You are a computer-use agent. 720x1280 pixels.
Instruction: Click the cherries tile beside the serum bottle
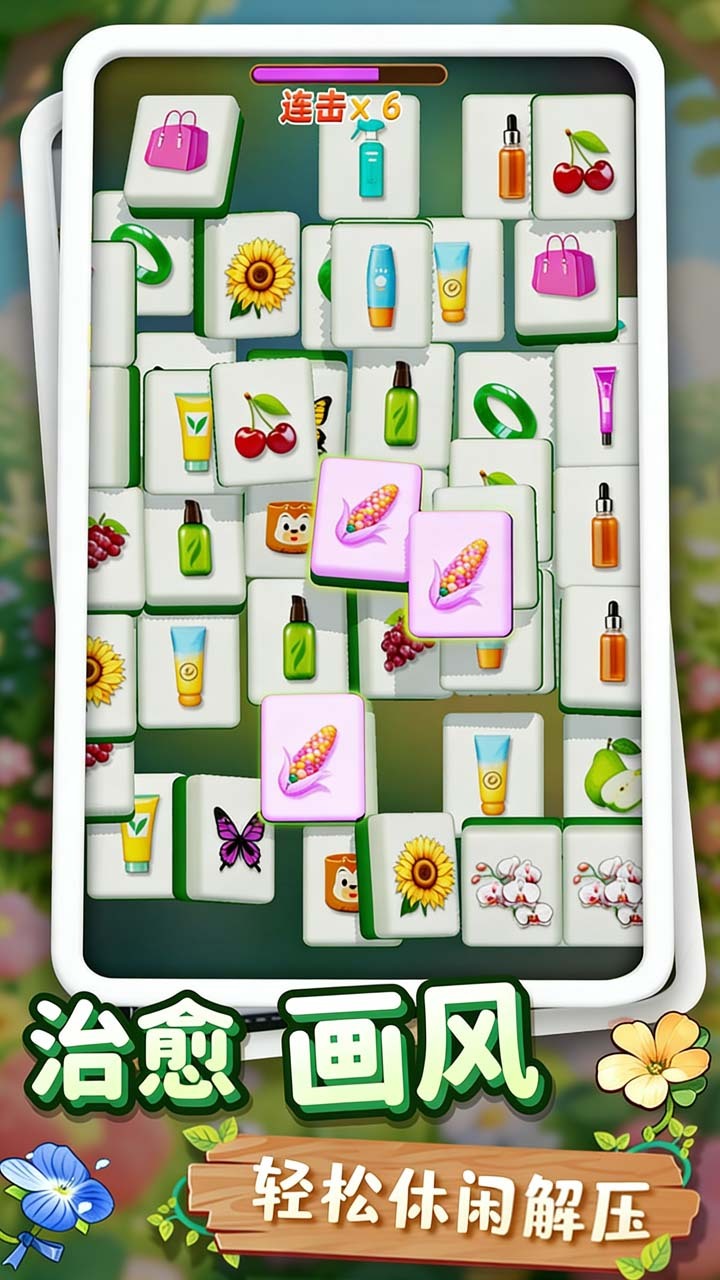583,160
